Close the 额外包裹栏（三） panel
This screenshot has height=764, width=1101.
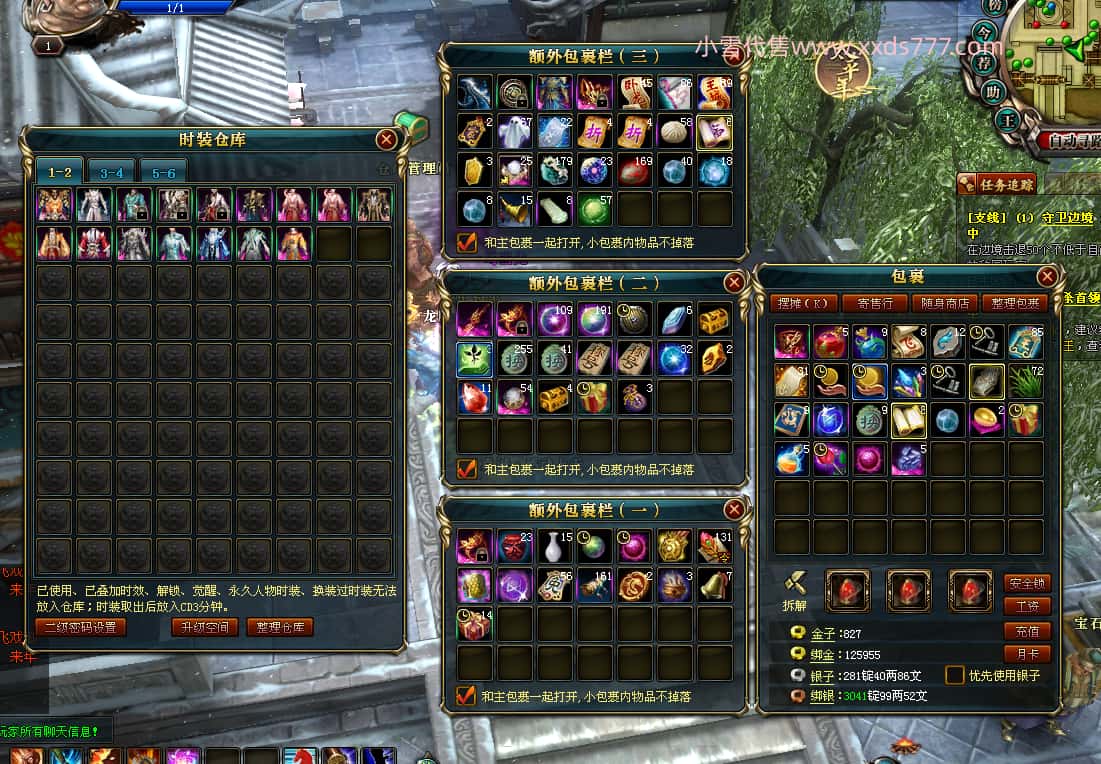[734, 56]
